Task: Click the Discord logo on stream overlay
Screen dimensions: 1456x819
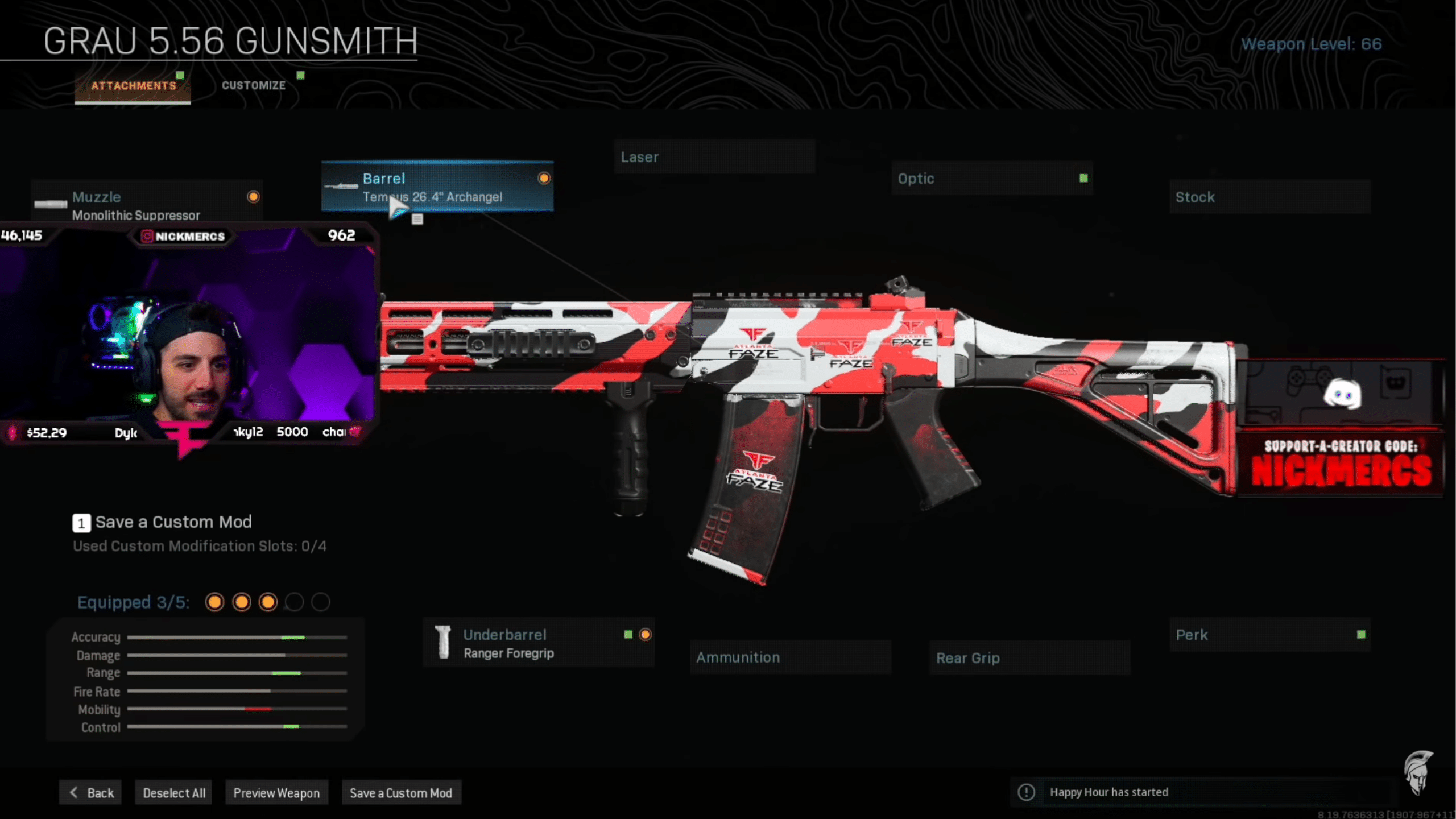Action: coord(1342,394)
